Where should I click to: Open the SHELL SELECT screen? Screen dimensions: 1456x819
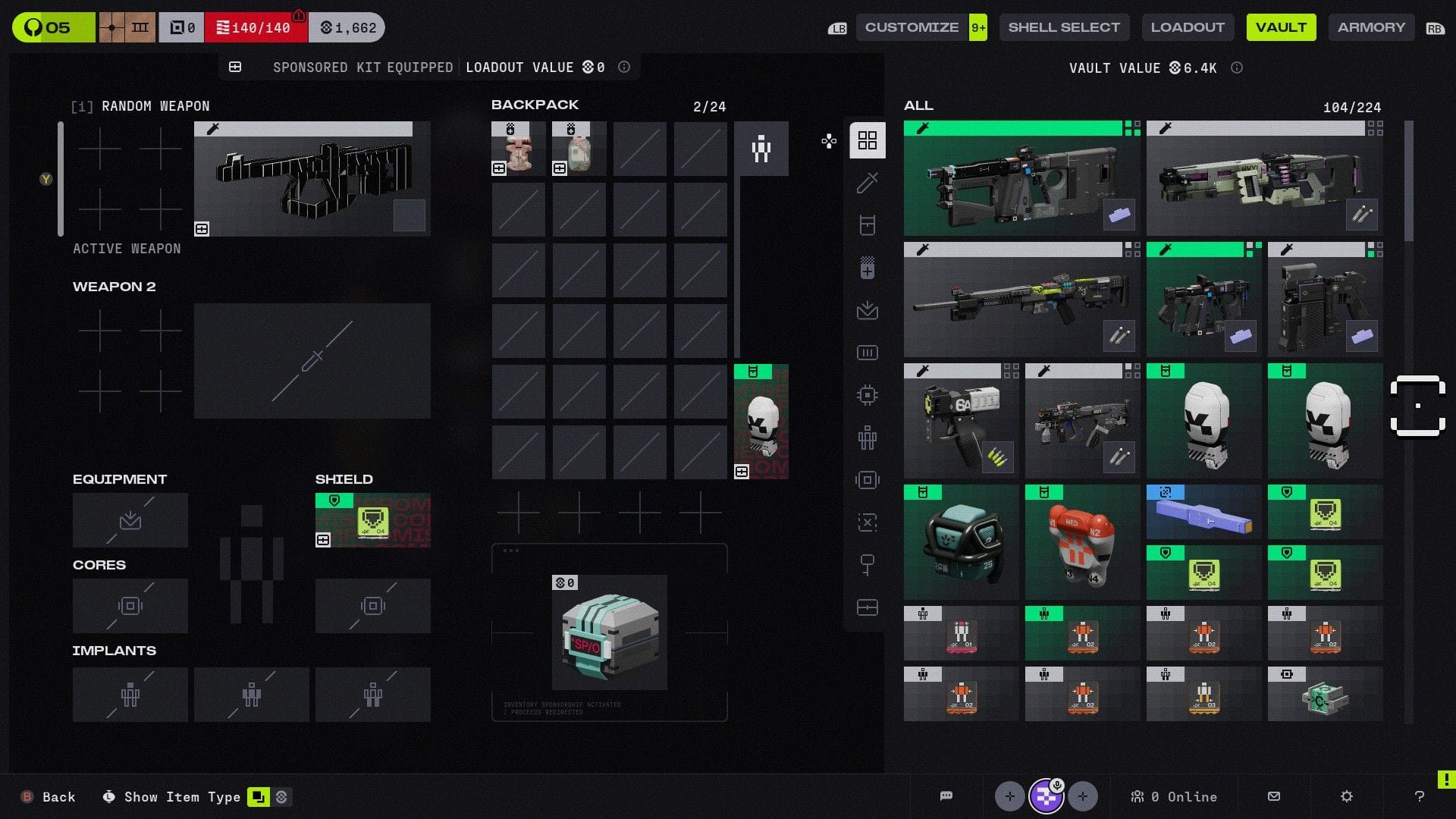[x=1064, y=27]
